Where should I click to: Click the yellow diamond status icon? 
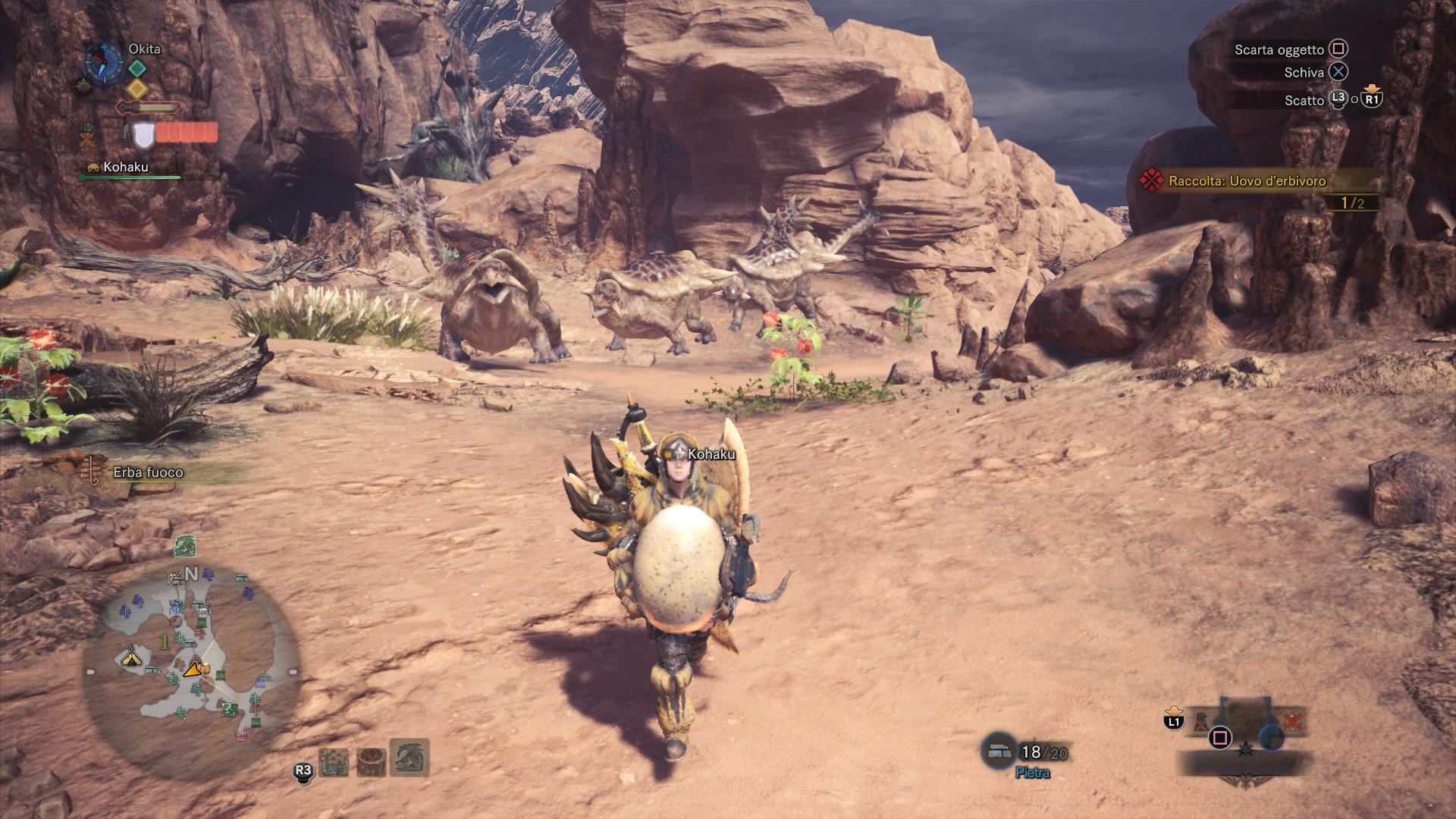coord(136,89)
